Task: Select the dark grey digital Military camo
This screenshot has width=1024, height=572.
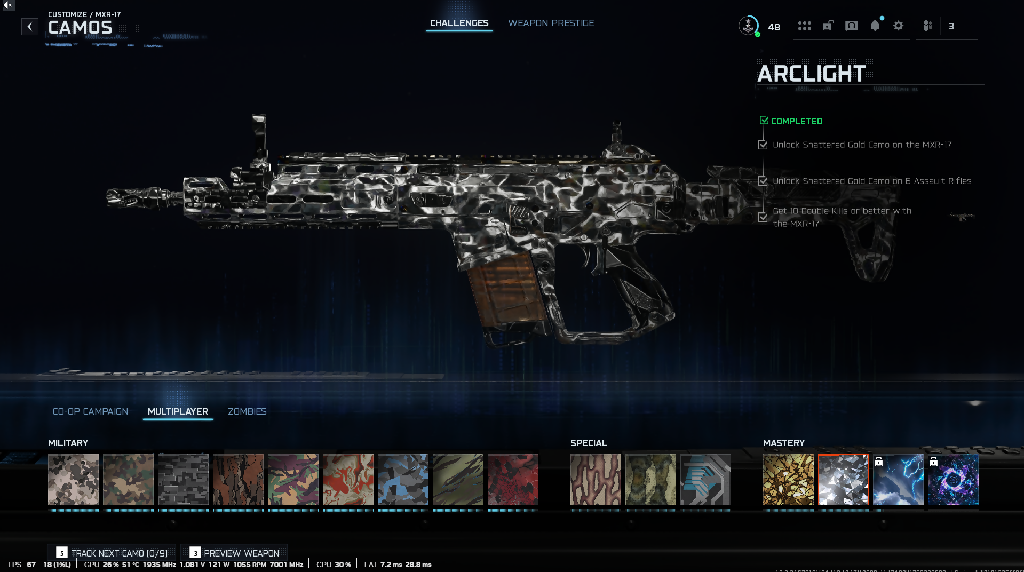Action: [x=183, y=480]
